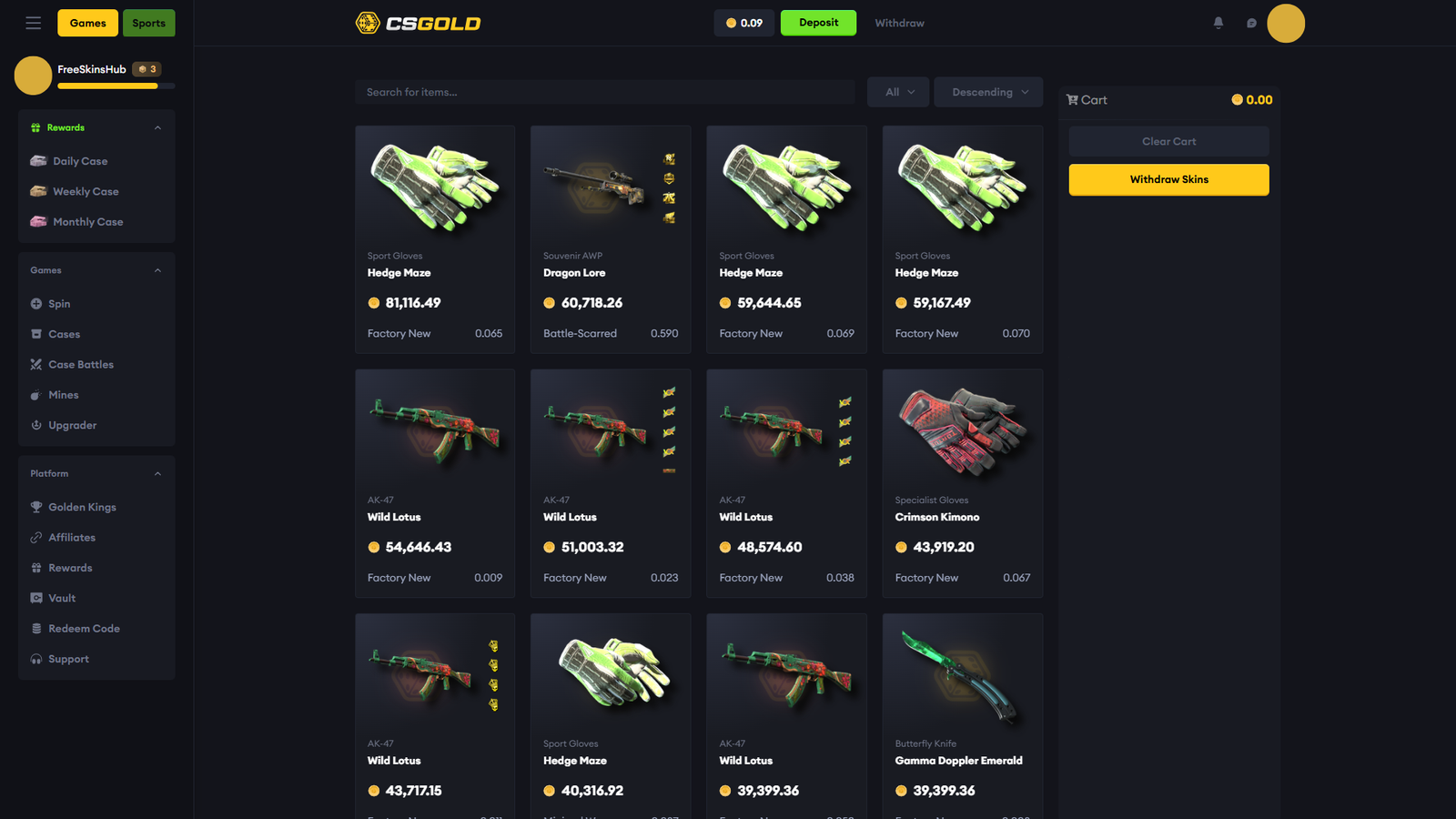Click the Support headset icon
Image resolution: width=1456 pixels, height=819 pixels.
pos(35,658)
